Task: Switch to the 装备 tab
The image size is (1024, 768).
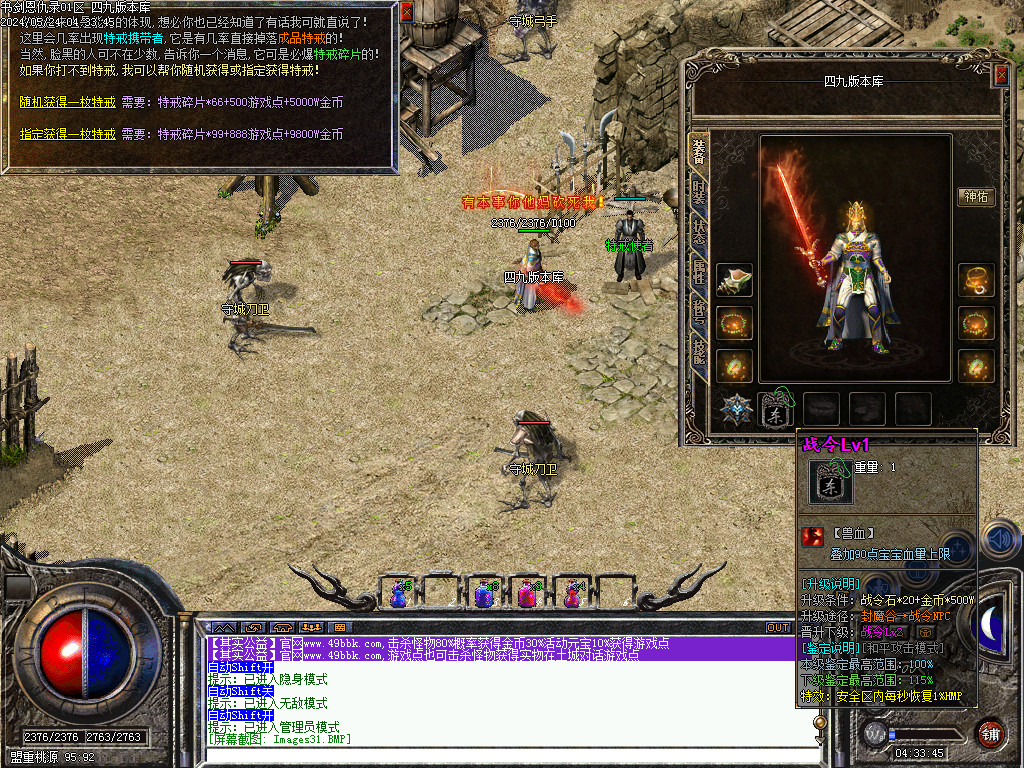Action: click(x=699, y=150)
